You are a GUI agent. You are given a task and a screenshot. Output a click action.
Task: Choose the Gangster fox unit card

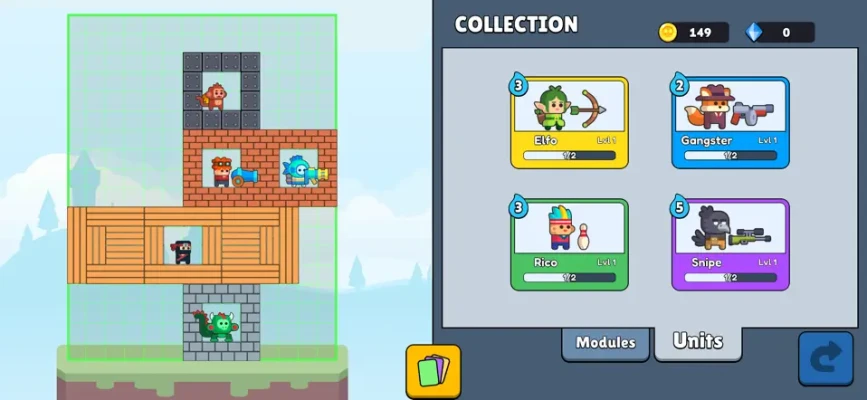(730, 122)
